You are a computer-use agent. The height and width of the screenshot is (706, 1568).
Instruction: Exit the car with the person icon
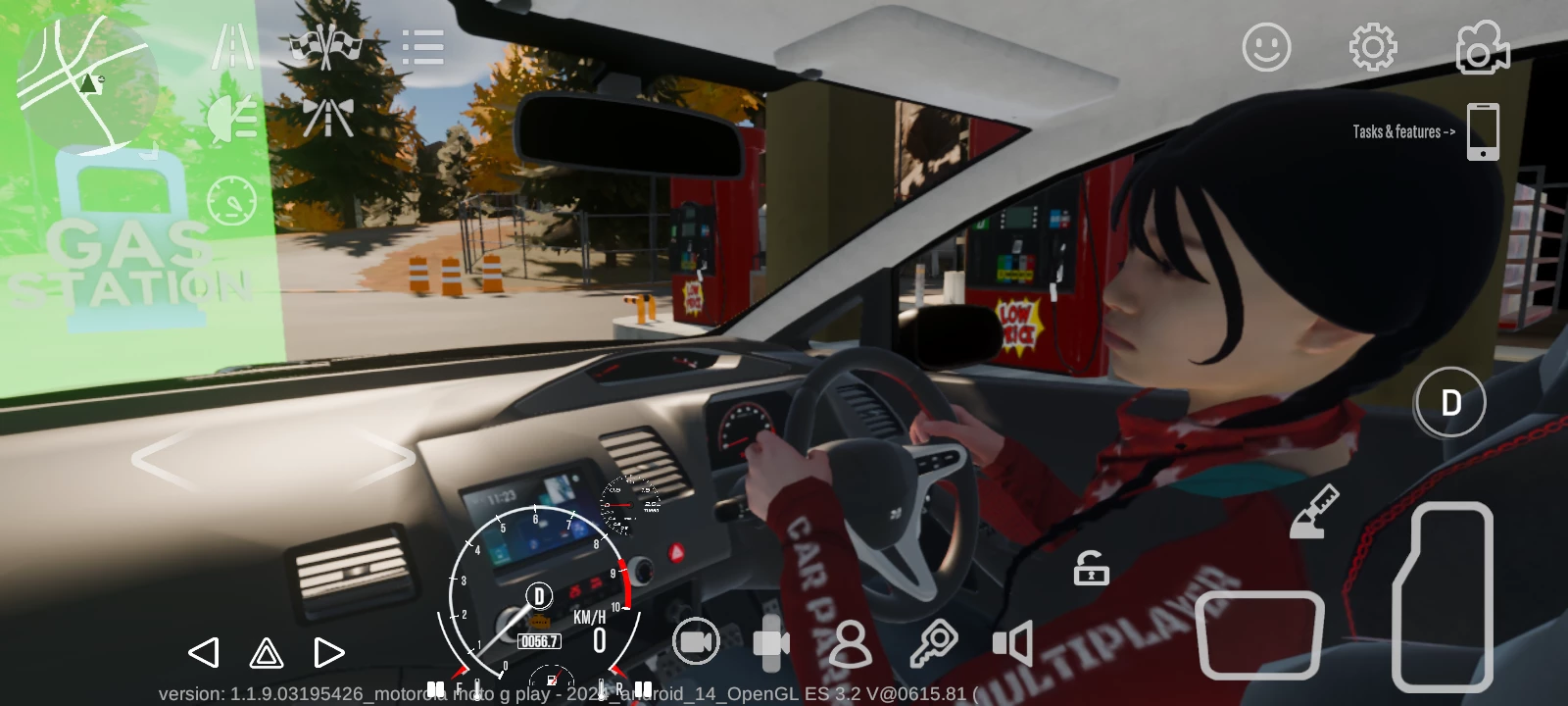pos(850,644)
